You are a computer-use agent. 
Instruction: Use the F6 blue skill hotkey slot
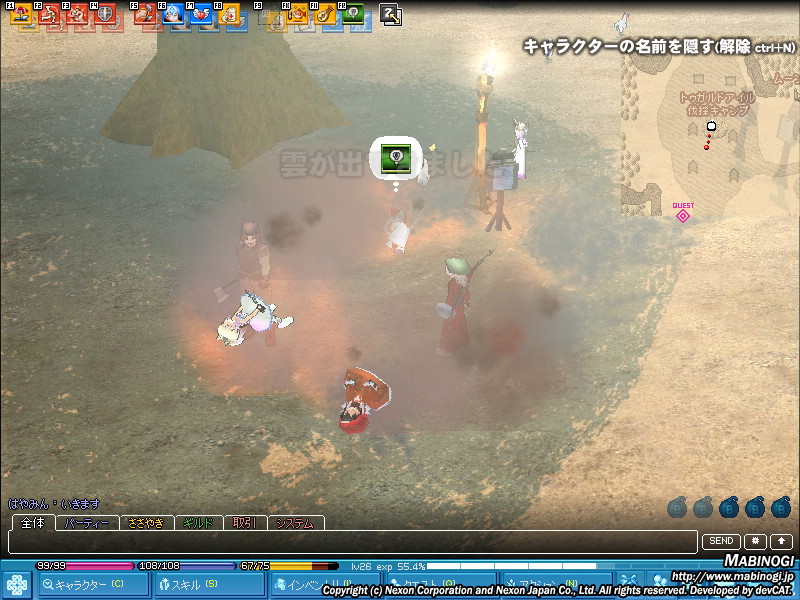click(173, 14)
